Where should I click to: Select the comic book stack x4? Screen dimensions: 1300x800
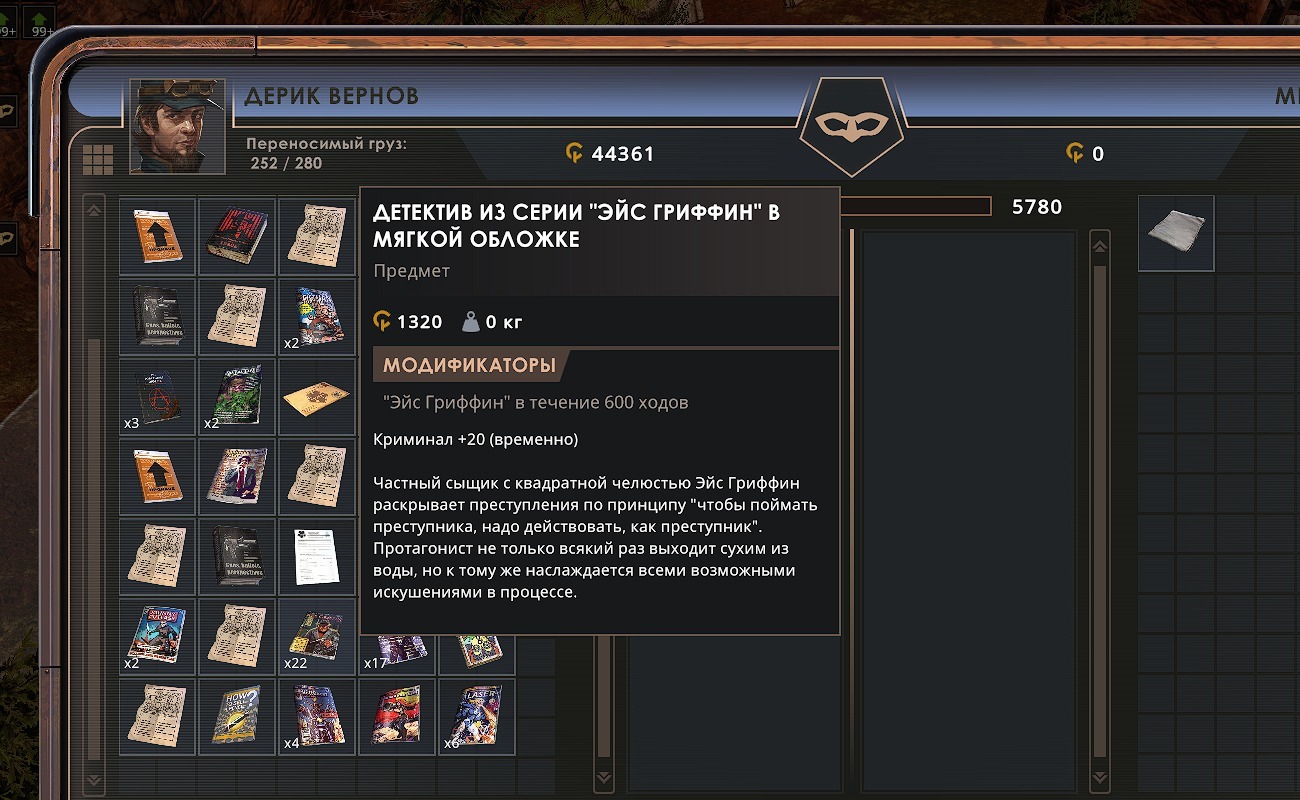317,716
